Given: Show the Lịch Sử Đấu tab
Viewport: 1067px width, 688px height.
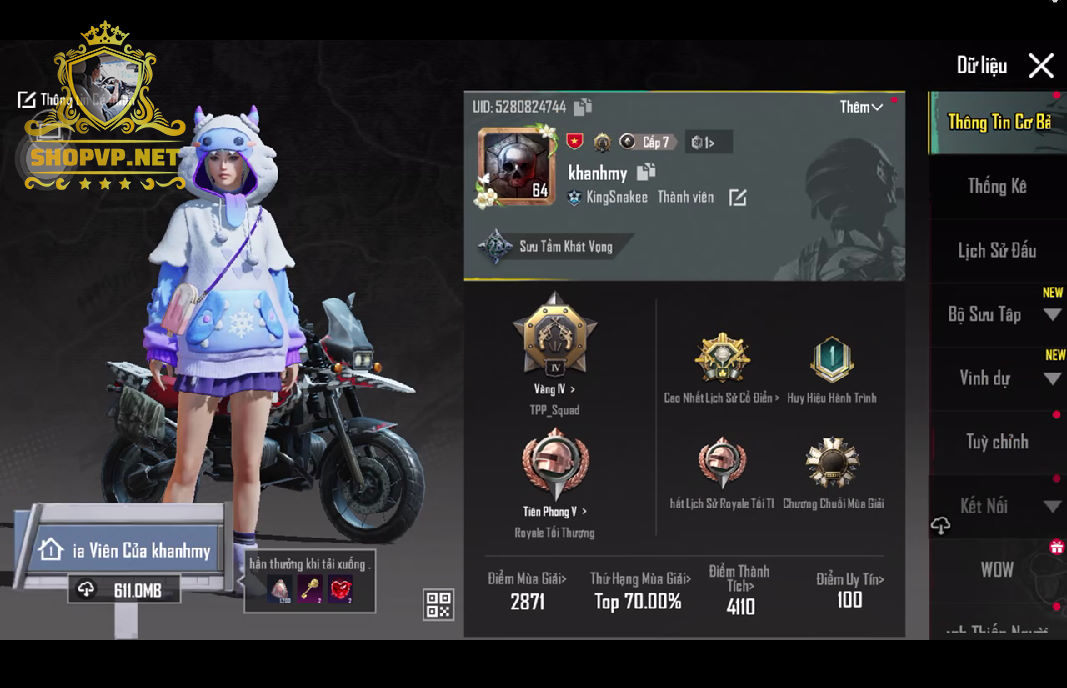Looking at the screenshot, I should (997, 250).
